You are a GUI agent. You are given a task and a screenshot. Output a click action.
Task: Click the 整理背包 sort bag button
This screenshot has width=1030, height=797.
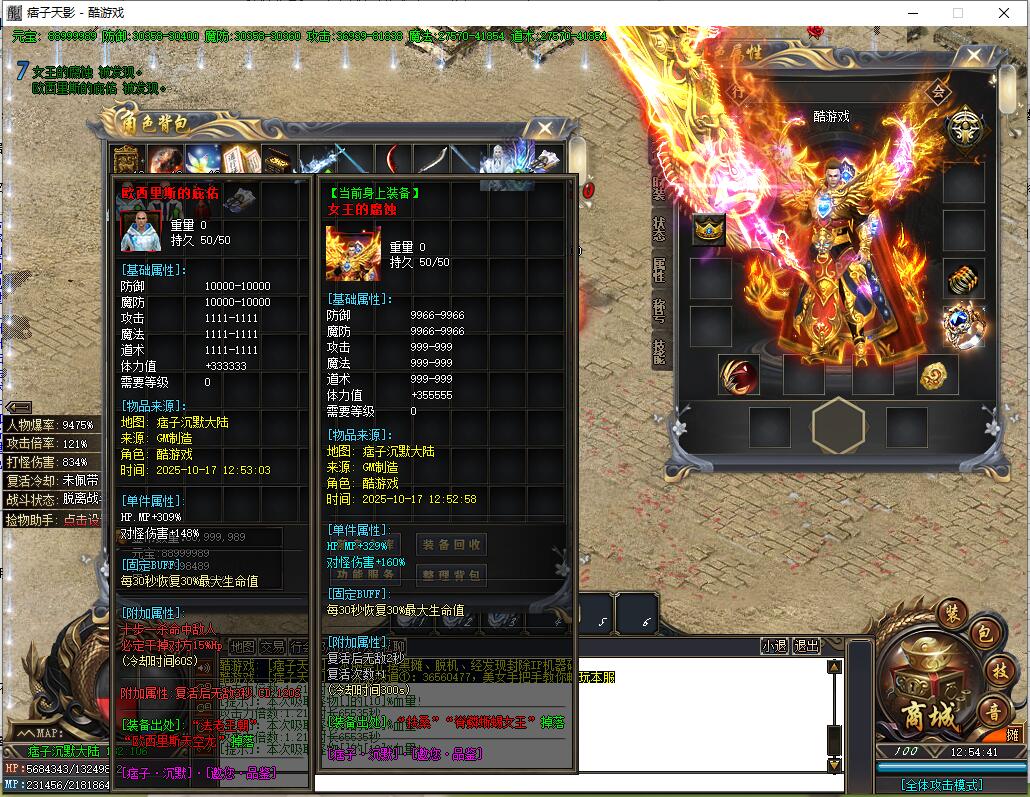[451, 574]
